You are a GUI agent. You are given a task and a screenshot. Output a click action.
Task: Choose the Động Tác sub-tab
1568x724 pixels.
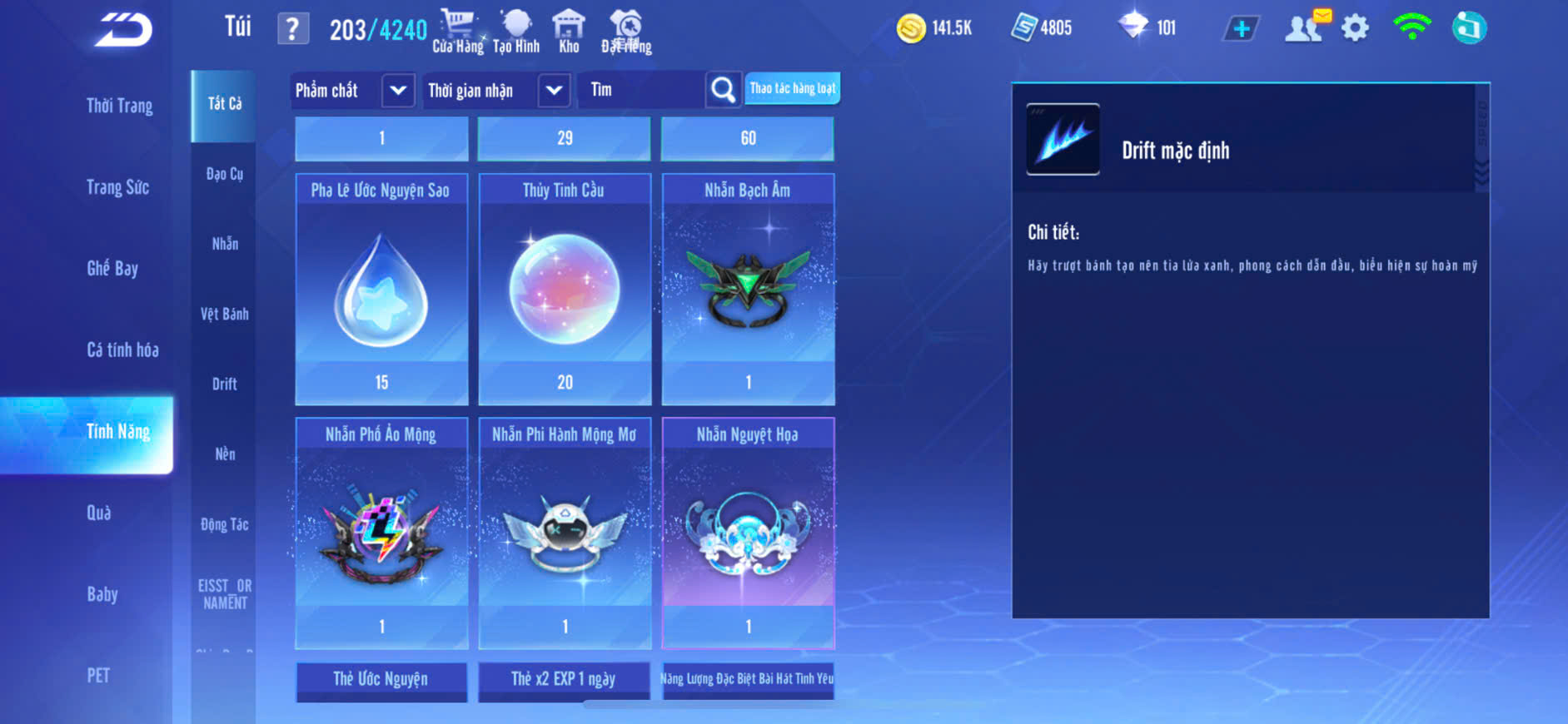[224, 524]
